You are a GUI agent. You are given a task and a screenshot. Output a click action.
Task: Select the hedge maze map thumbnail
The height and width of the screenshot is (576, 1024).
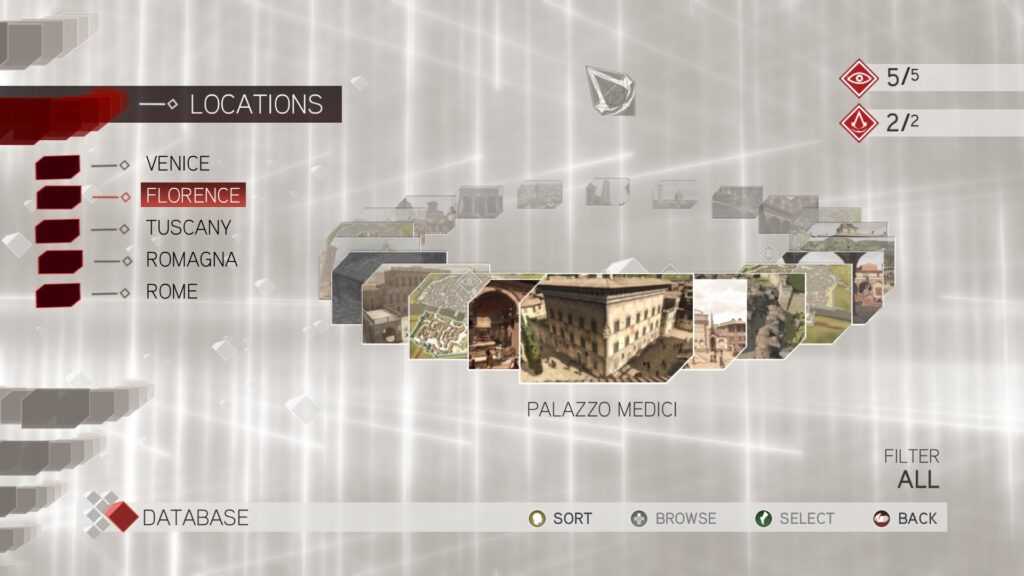(x=438, y=319)
